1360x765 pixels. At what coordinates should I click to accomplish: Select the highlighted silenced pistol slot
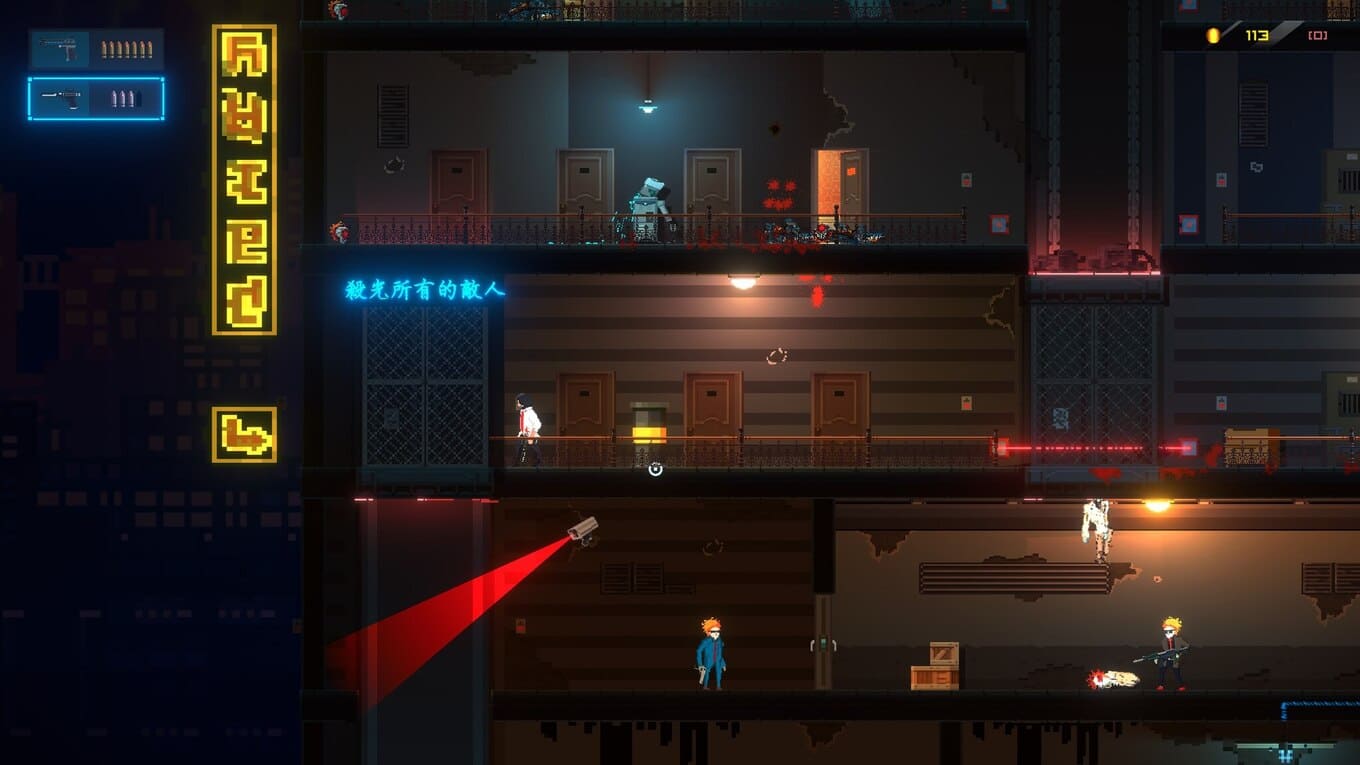click(96, 99)
